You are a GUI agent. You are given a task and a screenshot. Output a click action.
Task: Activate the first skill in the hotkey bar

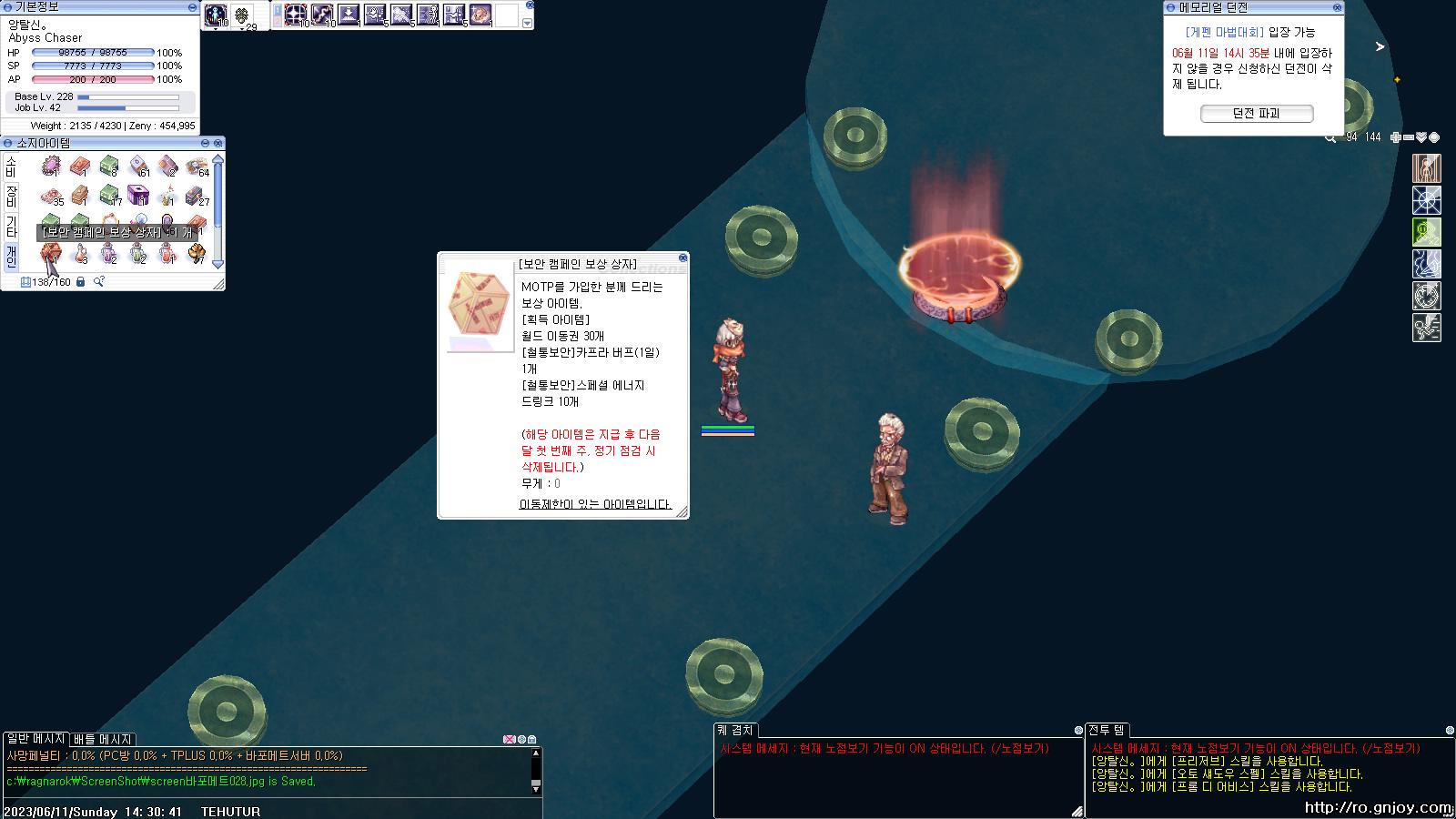pos(295,14)
